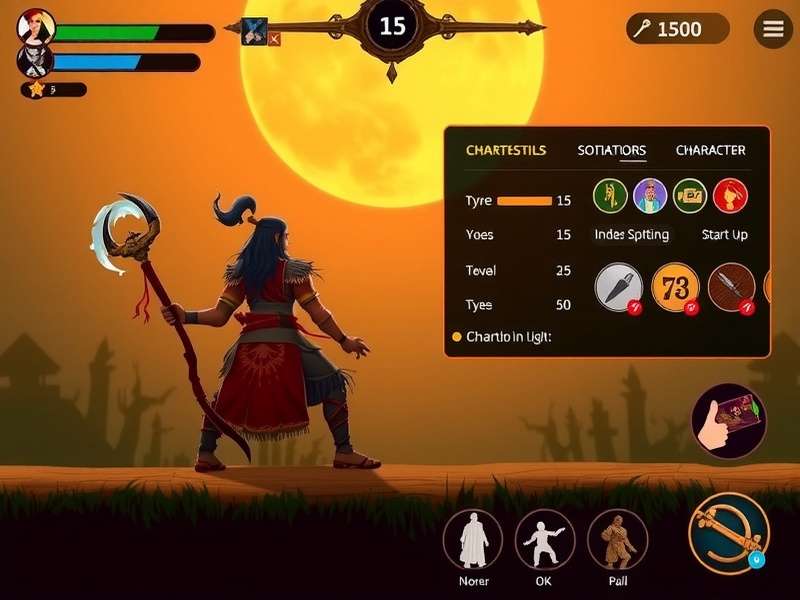Open the Character tab
The height and width of the screenshot is (600, 800).
[710, 151]
